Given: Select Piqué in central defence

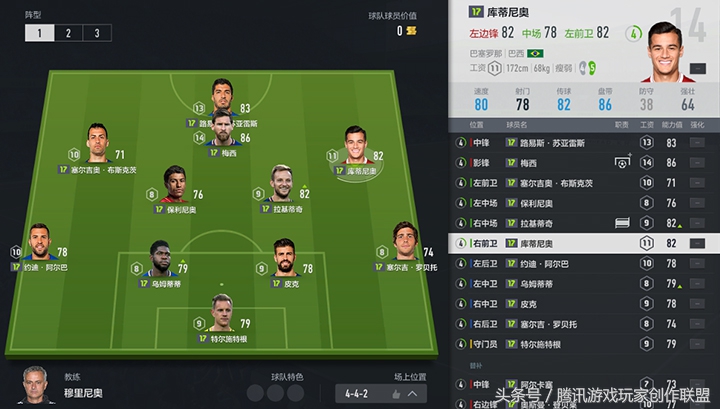Looking at the screenshot, I should pyautogui.click(x=284, y=259).
